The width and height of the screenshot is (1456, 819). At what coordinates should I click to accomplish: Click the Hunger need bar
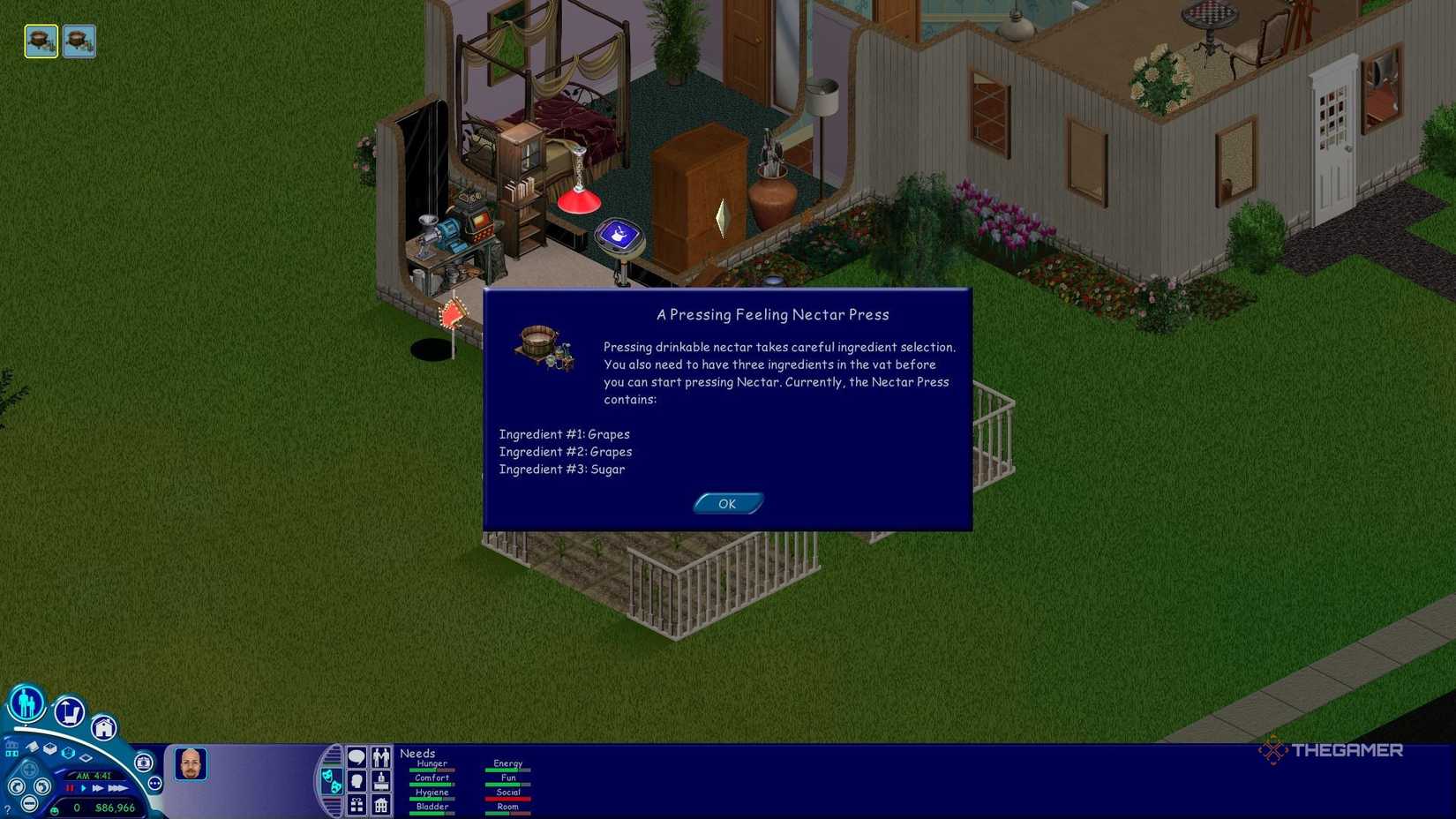pyautogui.click(x=431, y=769)
